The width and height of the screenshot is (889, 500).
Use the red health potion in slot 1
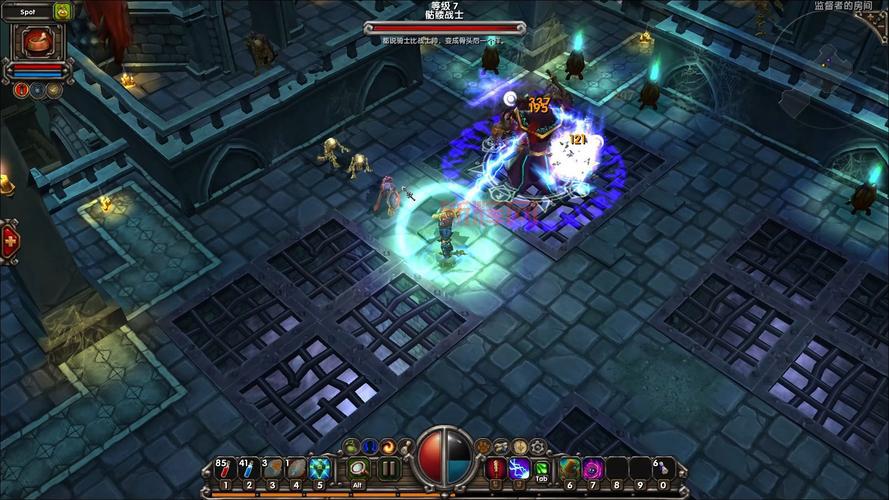[x=224, y=469]
